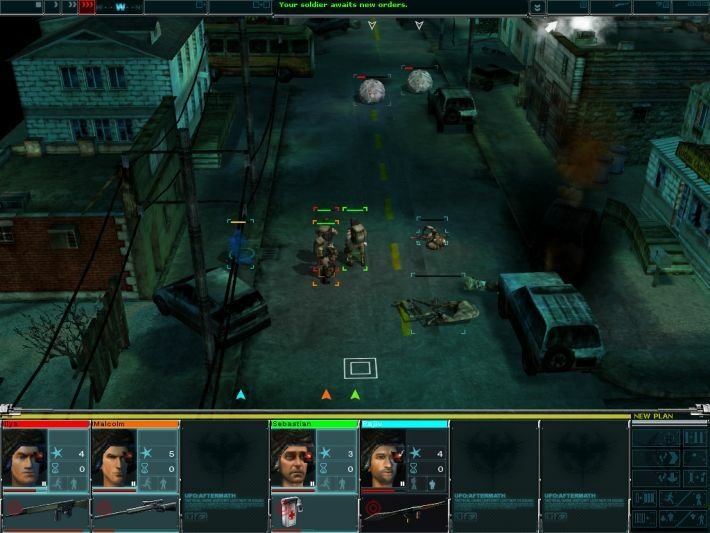Click Sebastian's medkit item slot
The height and width of the screenshot is (533, 710).
coord(292,508)
